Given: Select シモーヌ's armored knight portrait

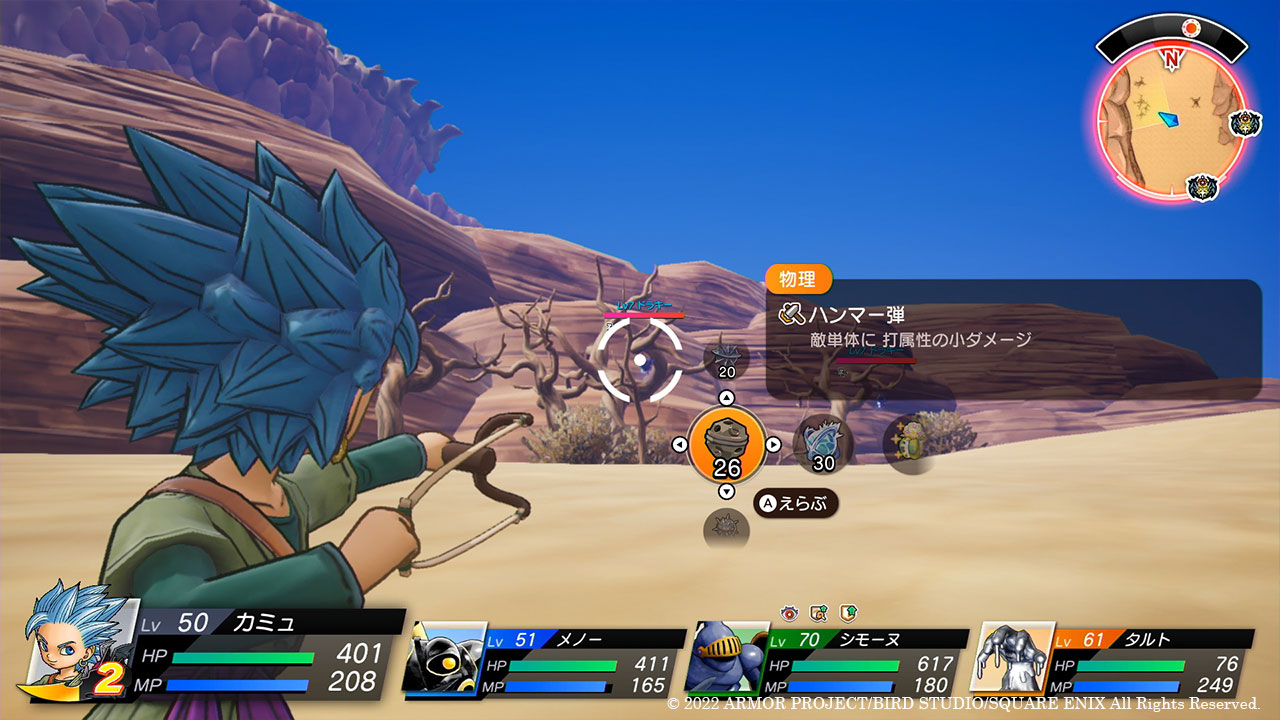Looking at the screenshot, I should point(727,657).
